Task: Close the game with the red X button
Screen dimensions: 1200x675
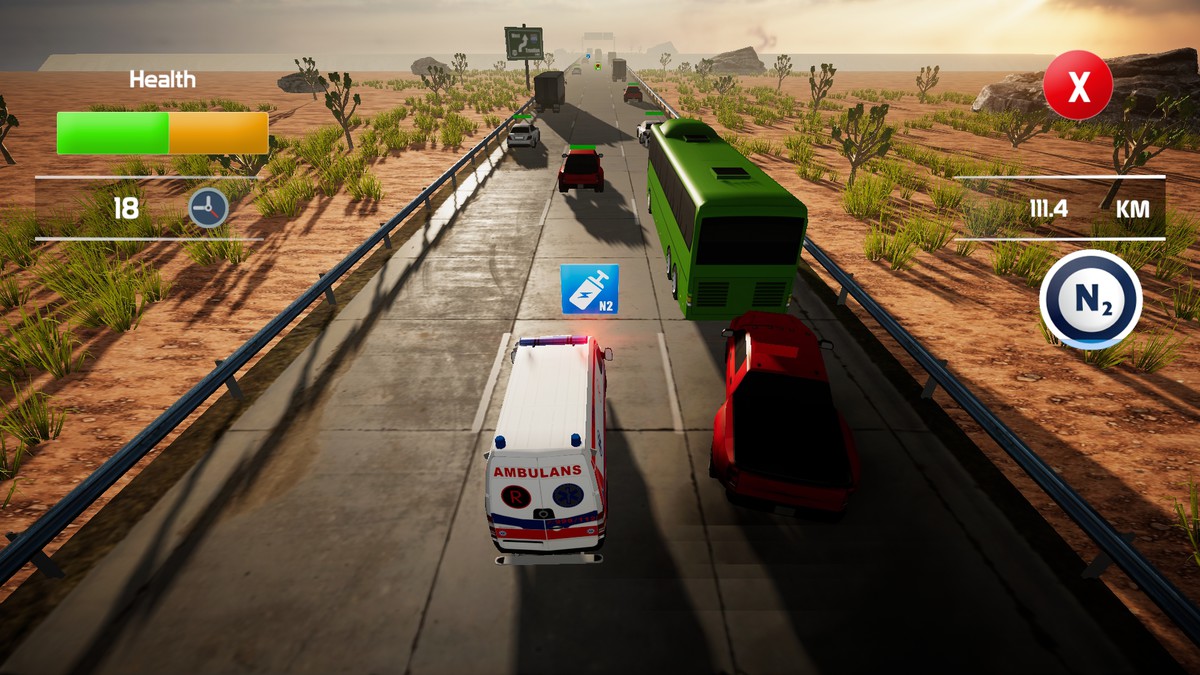Action: coord(1077,86)
